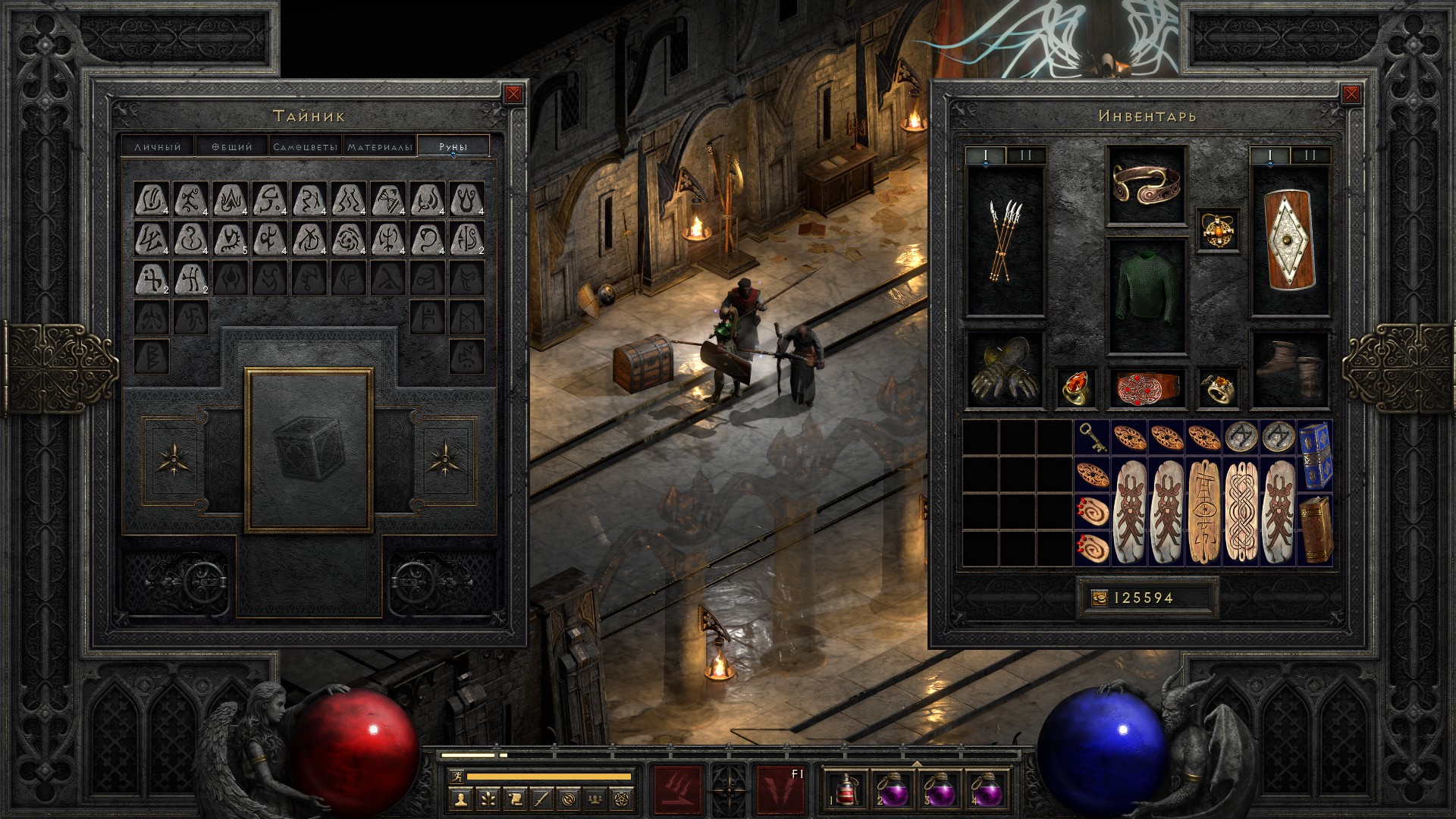Viewport: 1456px width, 819px height.
Task: Pick up the key in inventory
Action: coord(1091,438)
